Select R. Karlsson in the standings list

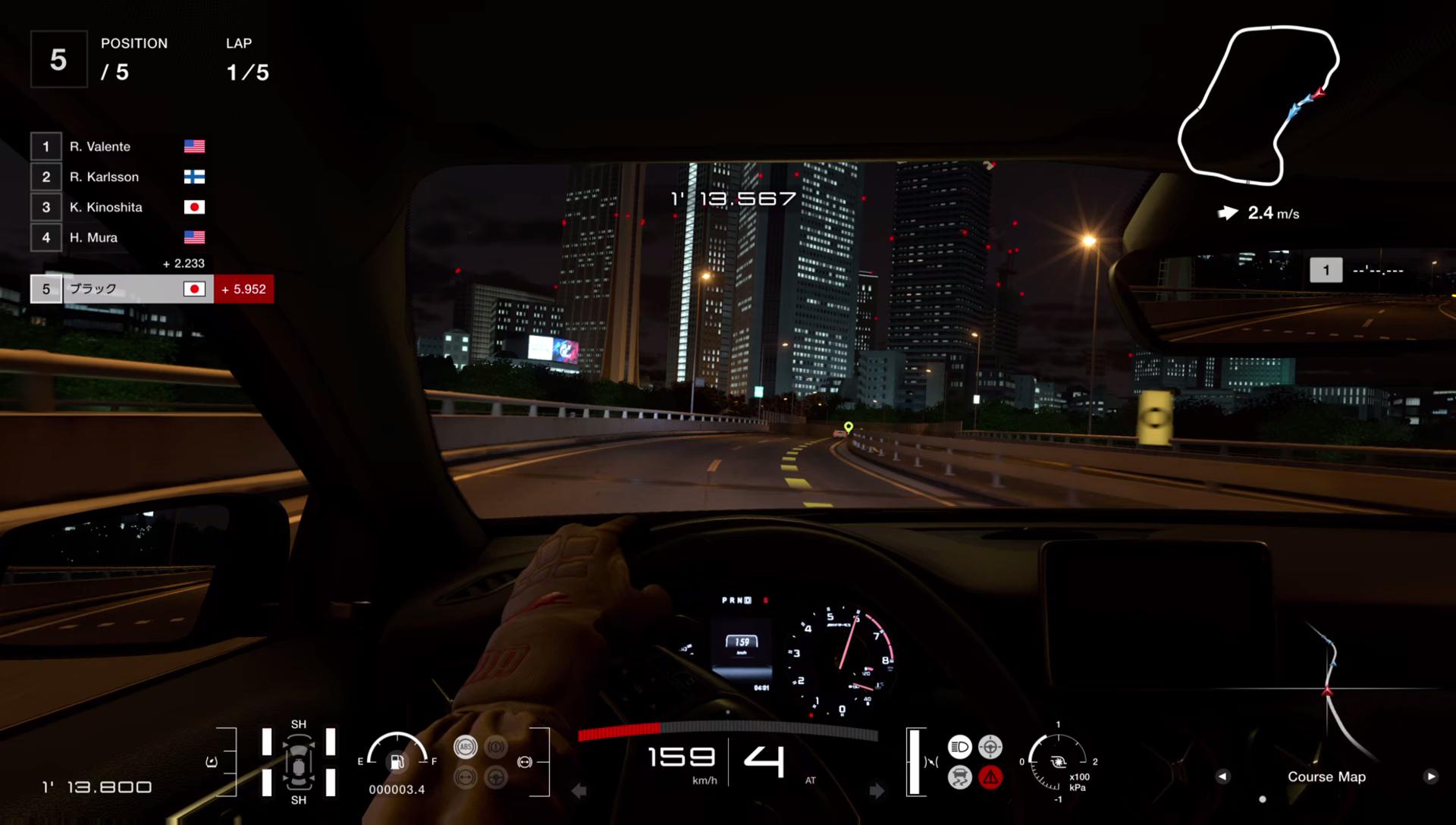tap(118, 177)
